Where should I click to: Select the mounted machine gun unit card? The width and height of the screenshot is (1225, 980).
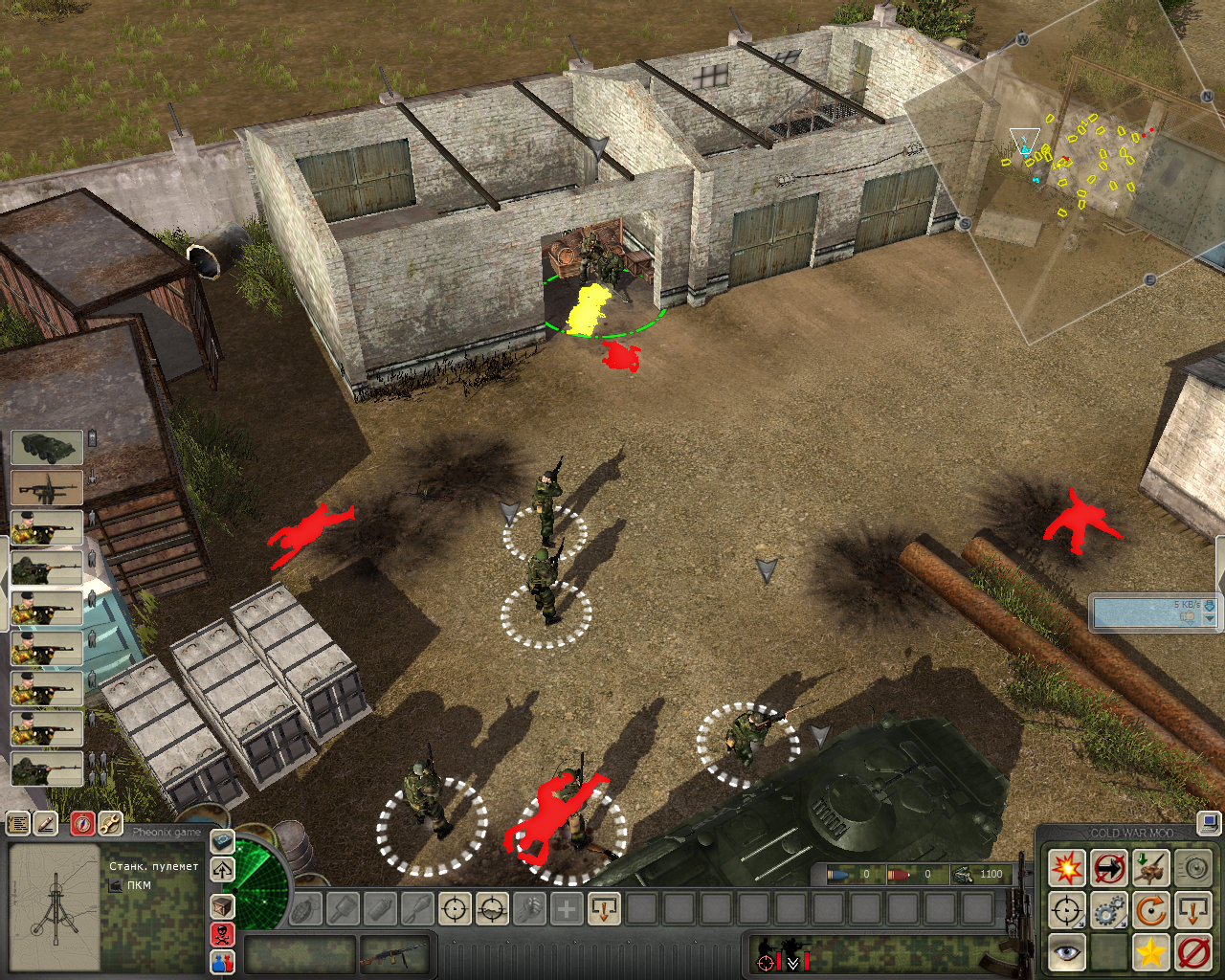tap(47, 488)
